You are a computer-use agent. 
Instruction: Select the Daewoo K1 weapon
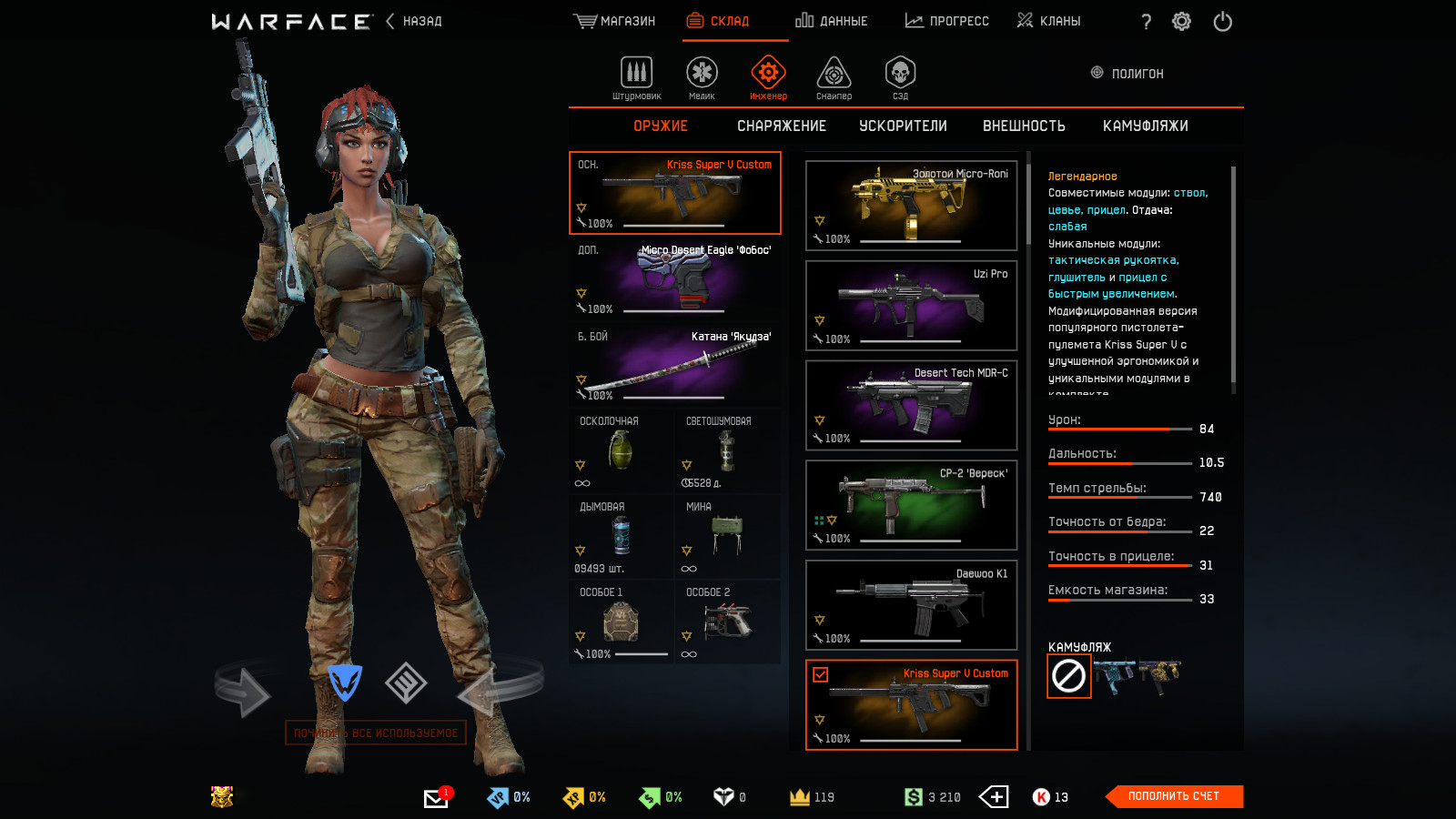click(x=911, y=605)
